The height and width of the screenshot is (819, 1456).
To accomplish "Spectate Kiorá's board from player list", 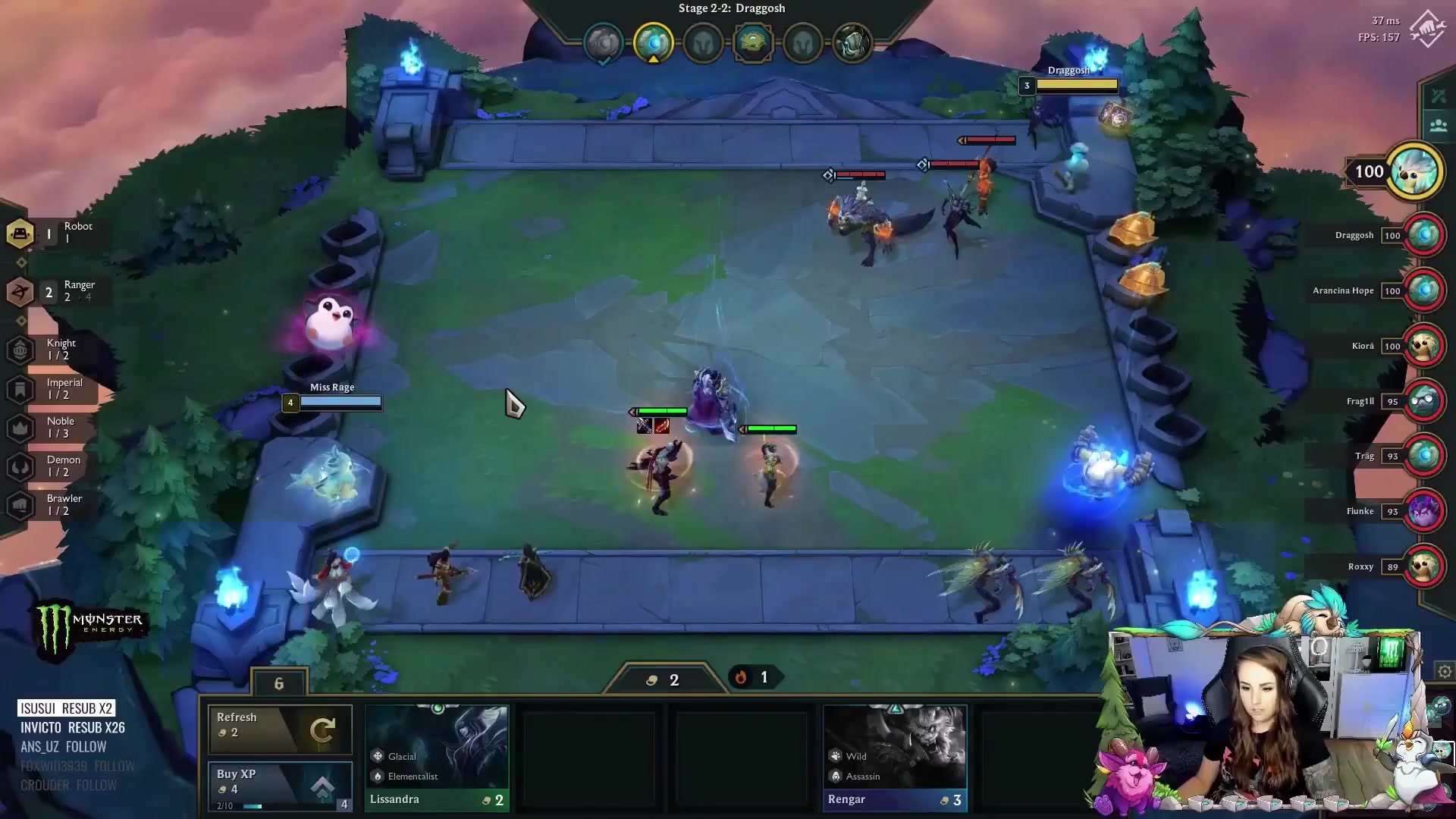I will [1423, 346].
